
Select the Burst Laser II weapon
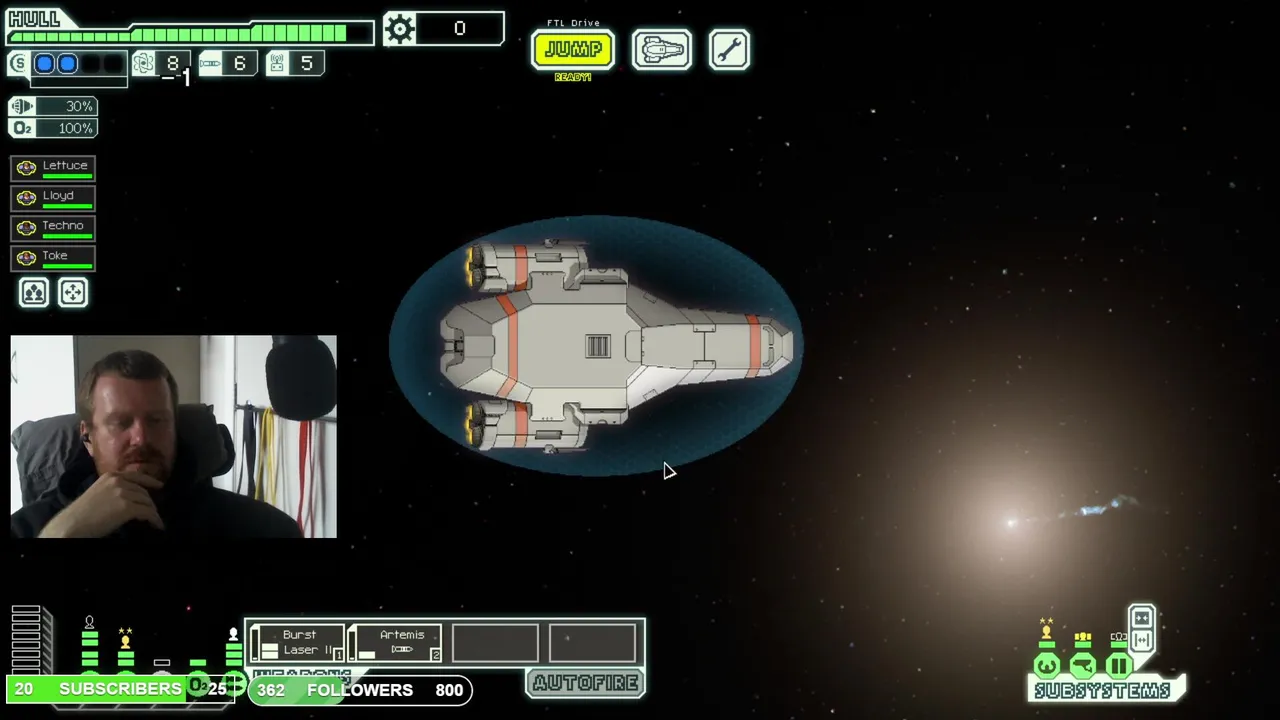(x=298, y=642)
